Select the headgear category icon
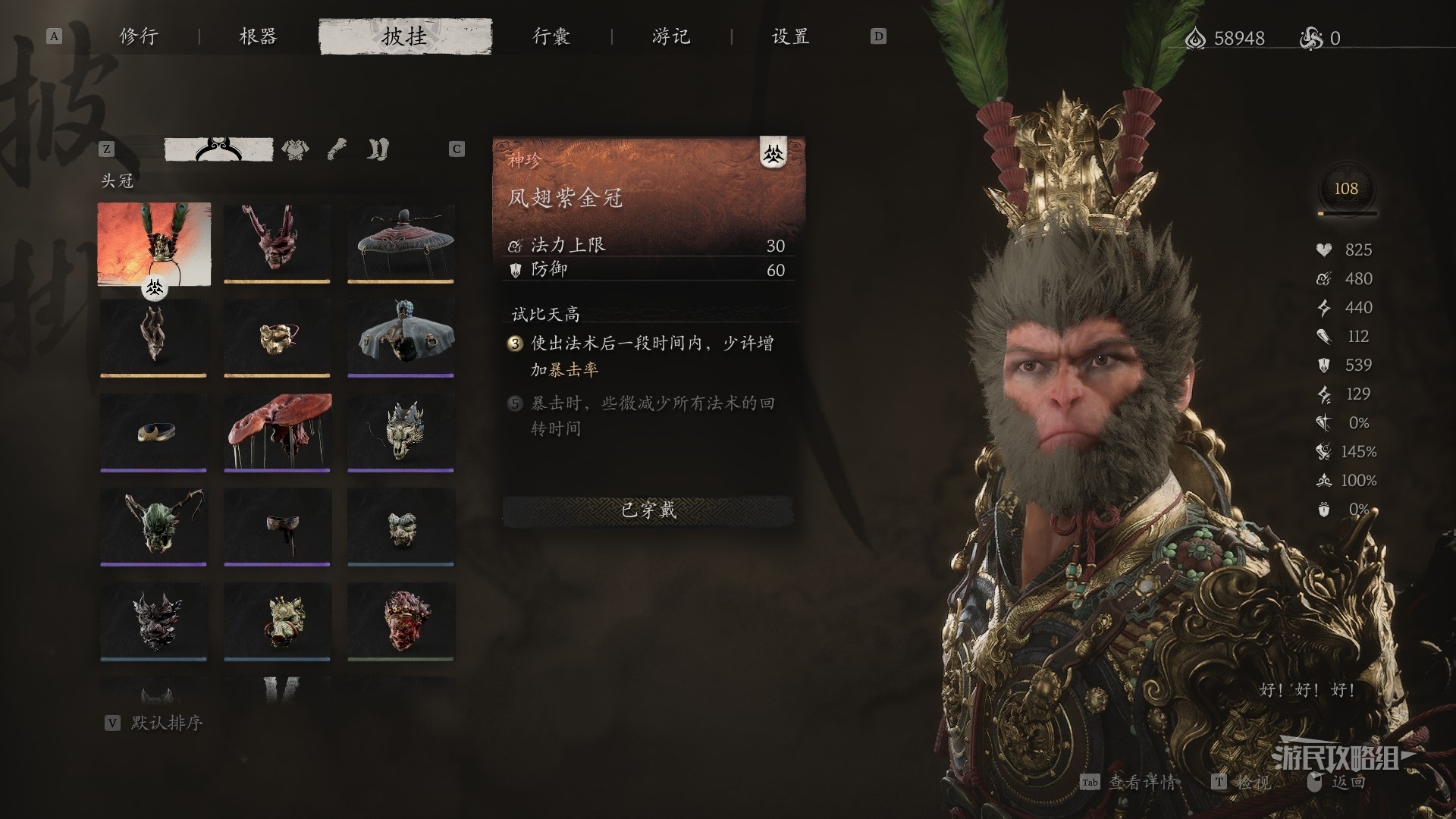The image size is (1456, 819). point(218,149)
